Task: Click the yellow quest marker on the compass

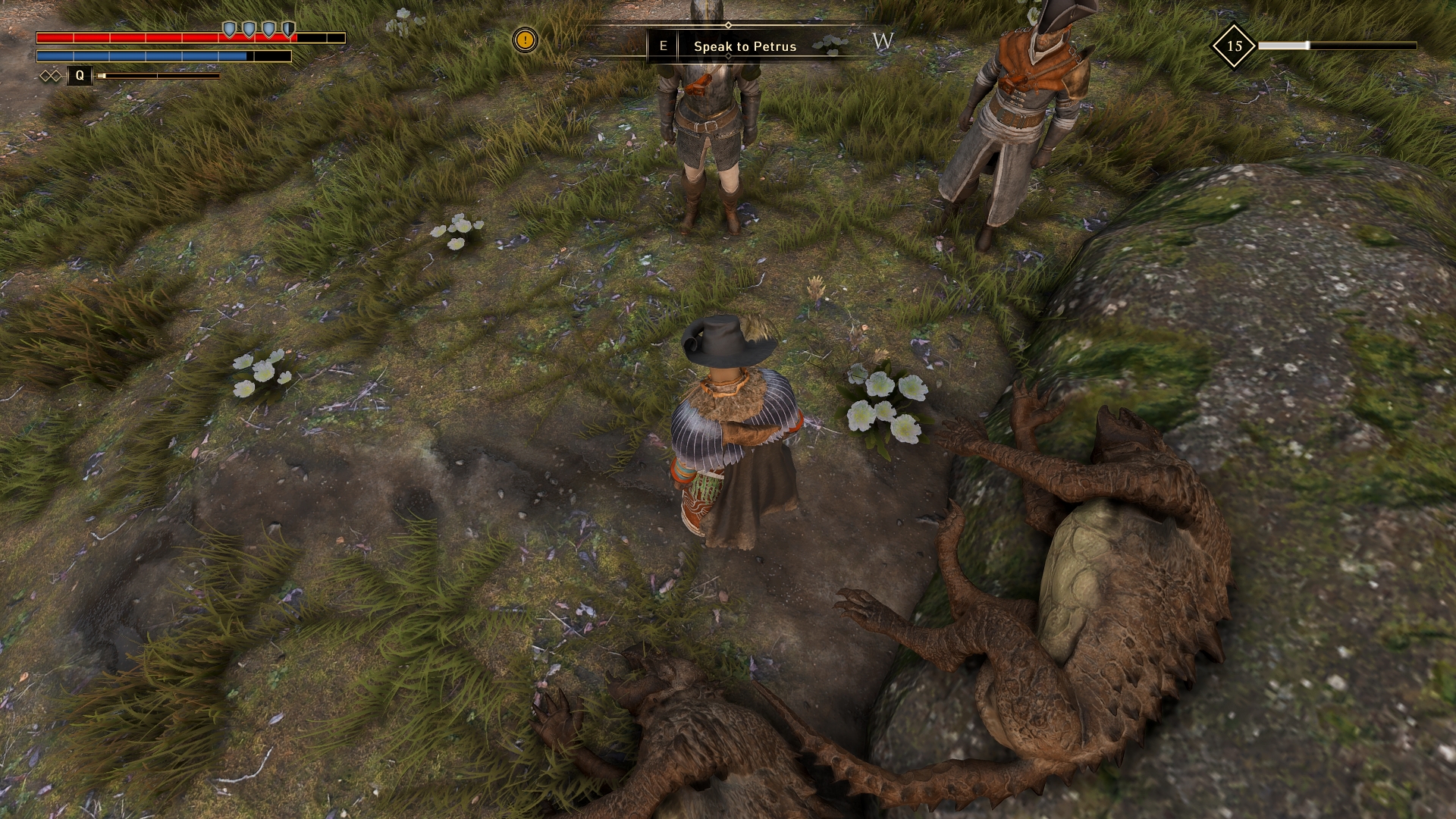Action: click(525, 39)
